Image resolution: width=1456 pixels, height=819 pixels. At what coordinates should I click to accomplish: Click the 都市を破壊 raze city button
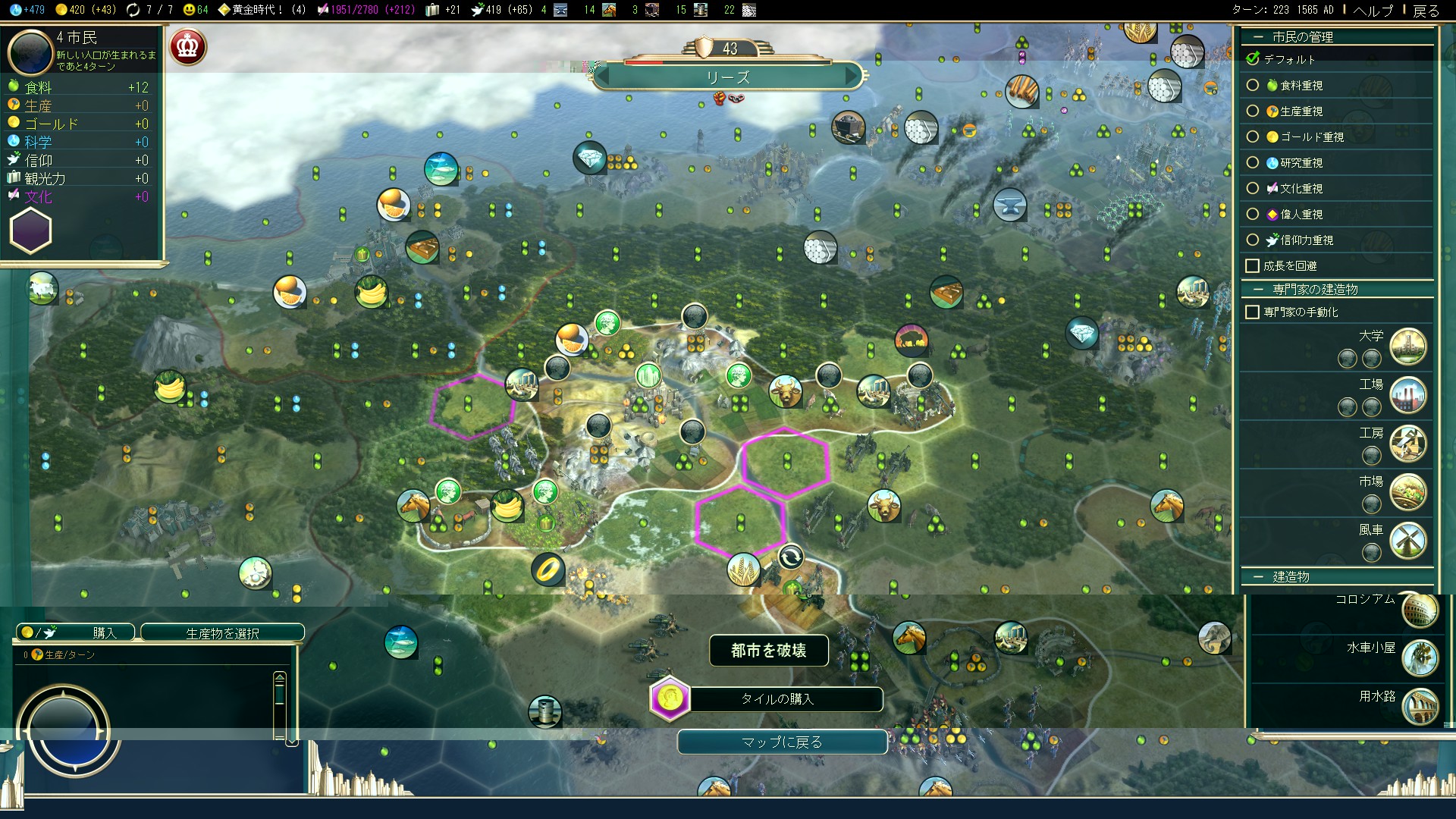(x=768, y=651)
